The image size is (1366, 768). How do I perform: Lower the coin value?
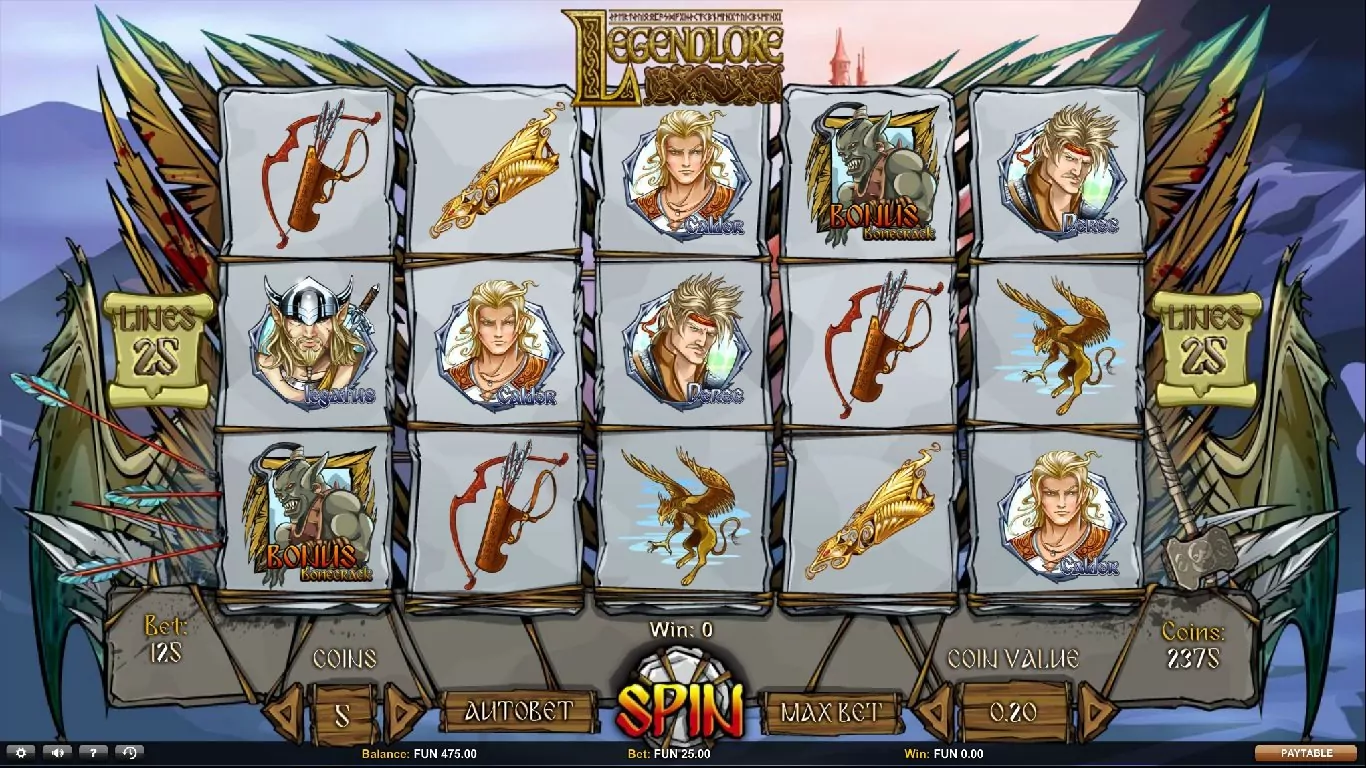click(x=932, y=712)
